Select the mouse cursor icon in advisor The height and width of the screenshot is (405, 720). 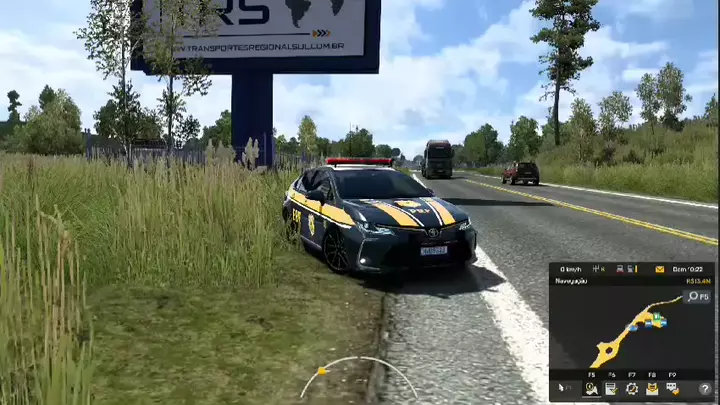(564, 388)
